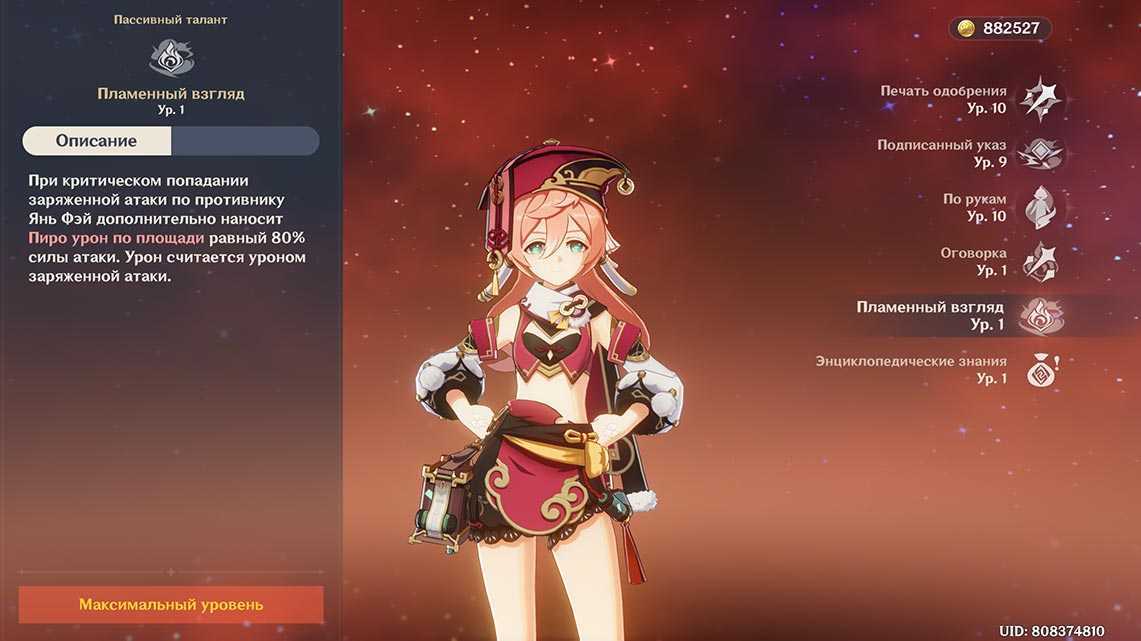Click the Максимальный уровень button

[x=171, y=605]
